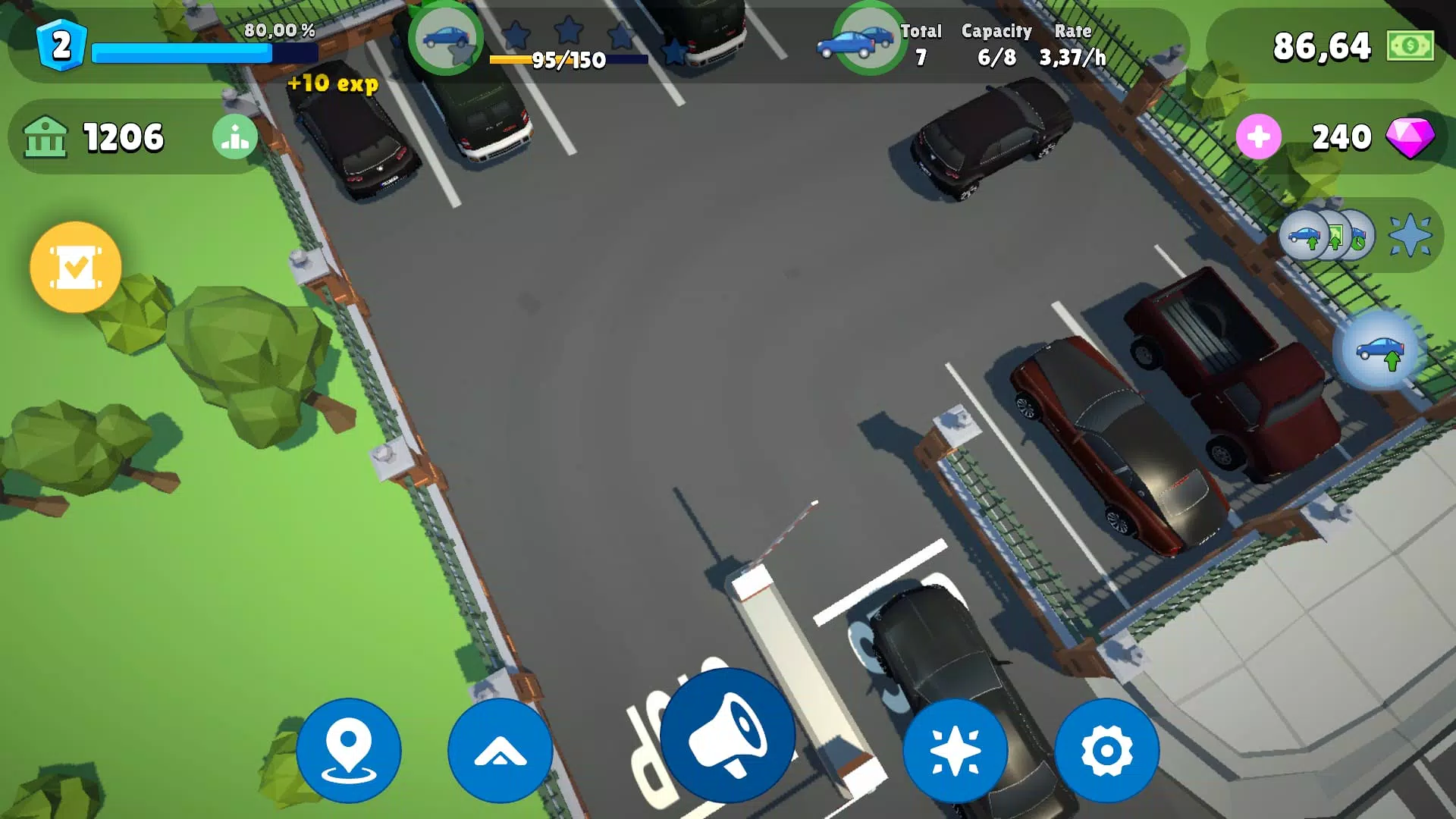Tap the sparkle effects icon near settings
The width and height of the screenshot is (1456, 819).
click(x=955, y=749)
